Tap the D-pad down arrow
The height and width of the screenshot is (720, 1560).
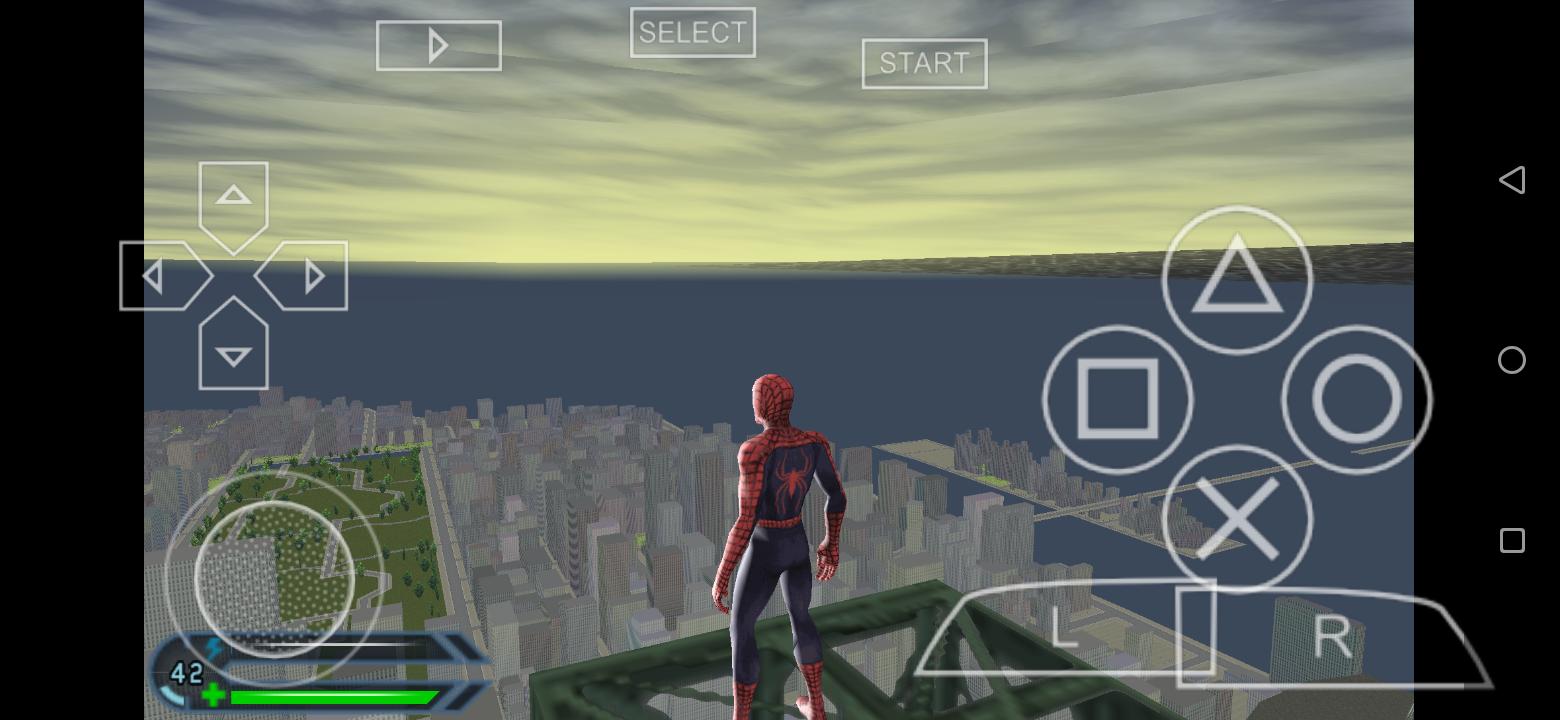pos(233,351)
